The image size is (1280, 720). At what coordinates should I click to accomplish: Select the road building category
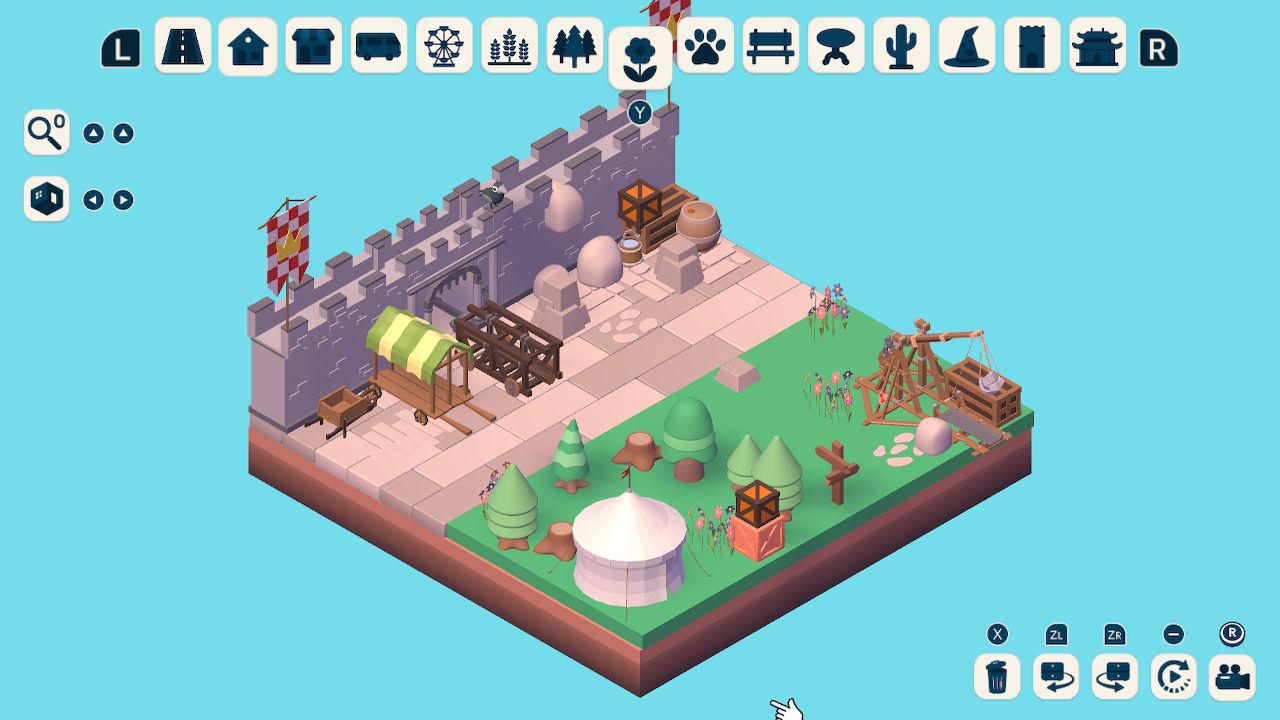click(x=183, y=45)
